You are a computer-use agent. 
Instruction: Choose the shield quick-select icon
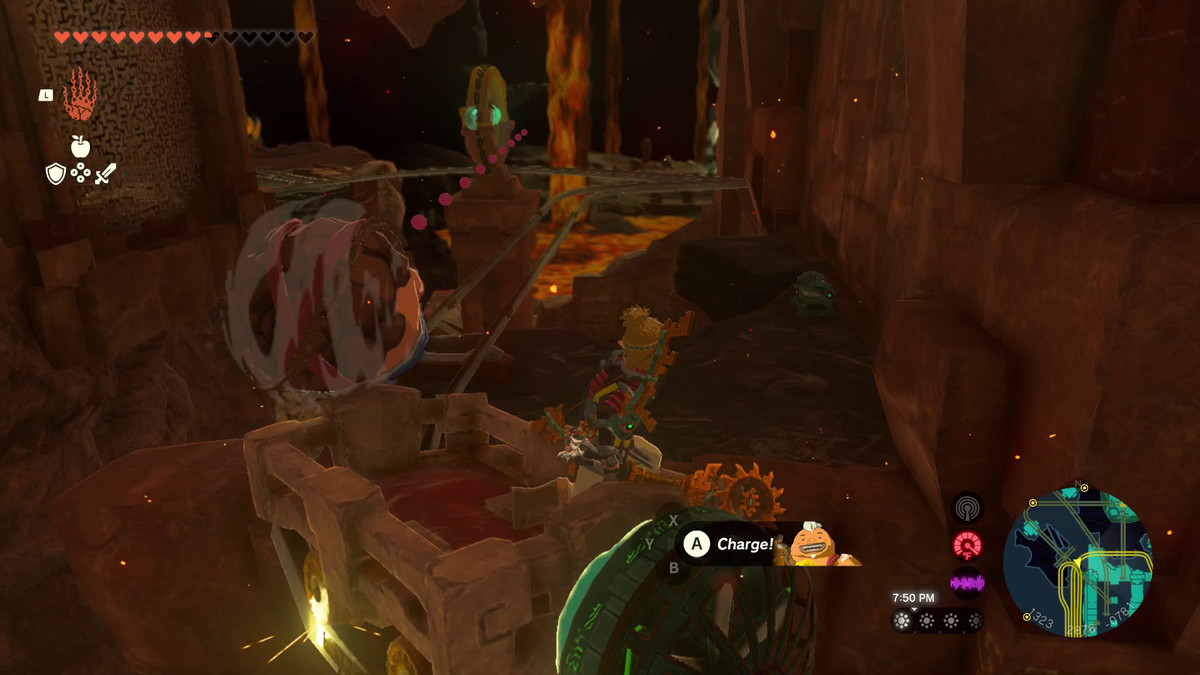coord(56,174)
